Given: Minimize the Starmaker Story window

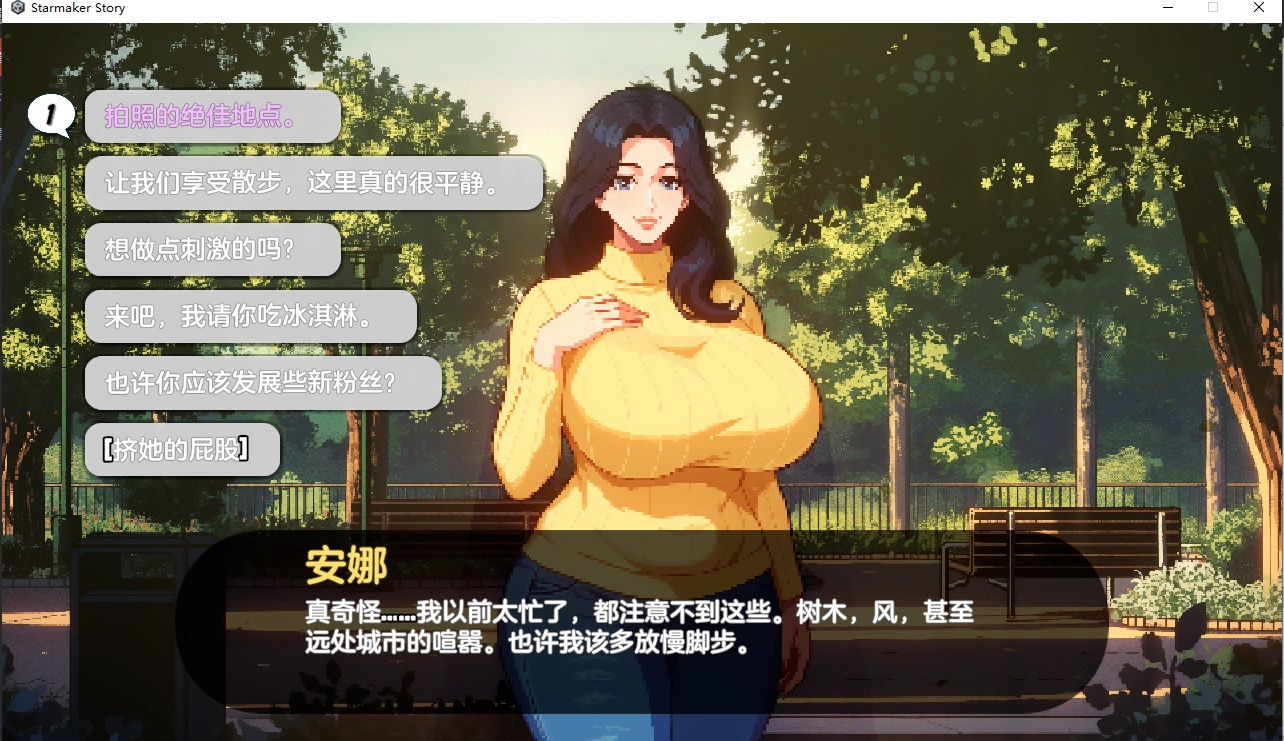Looking at the screenshot, I should coord(1166,7).
